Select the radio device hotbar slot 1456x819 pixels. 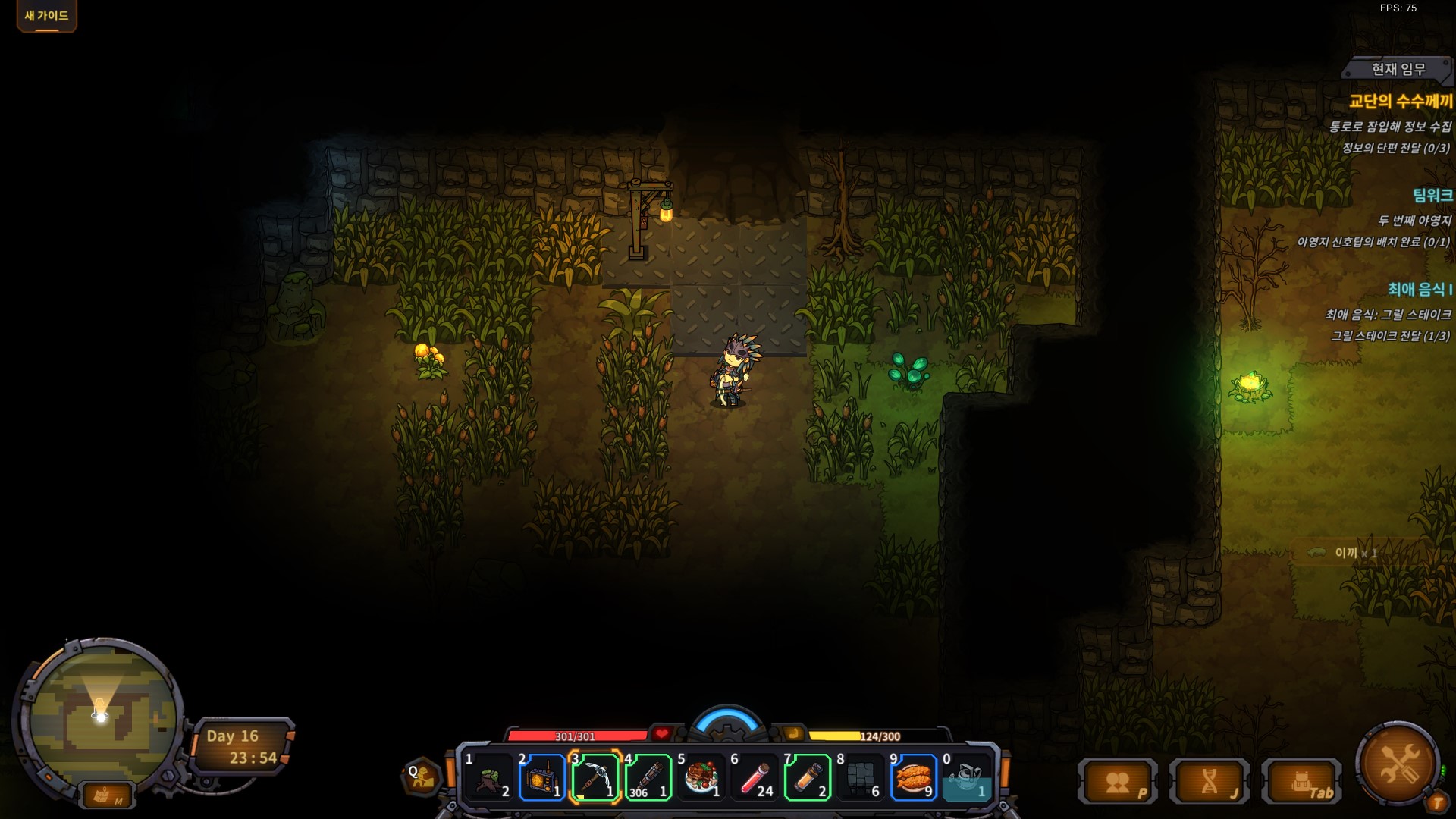542,777
